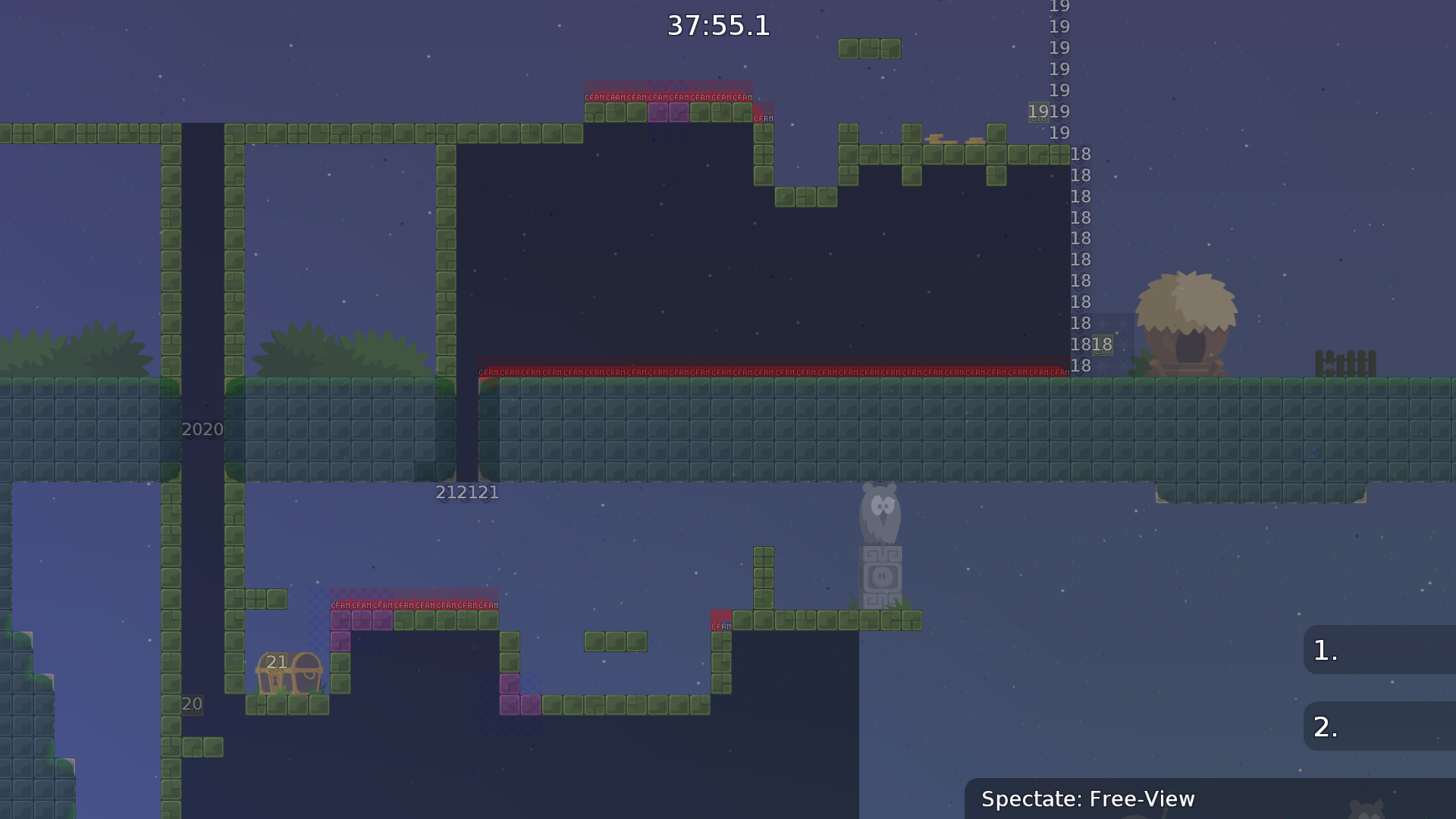Click the topmost 19 in the right column

coord(1059,6)
